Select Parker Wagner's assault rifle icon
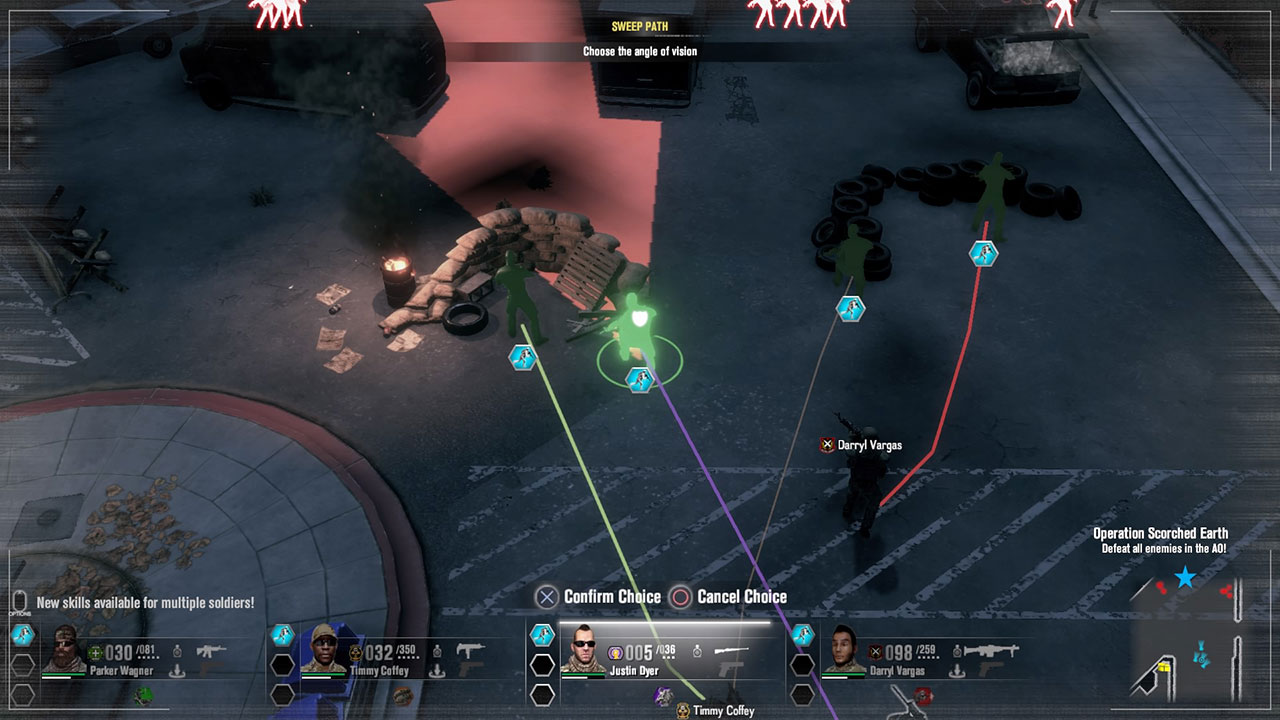Screen dimensions: 1280x720 [x=211, y=650]
